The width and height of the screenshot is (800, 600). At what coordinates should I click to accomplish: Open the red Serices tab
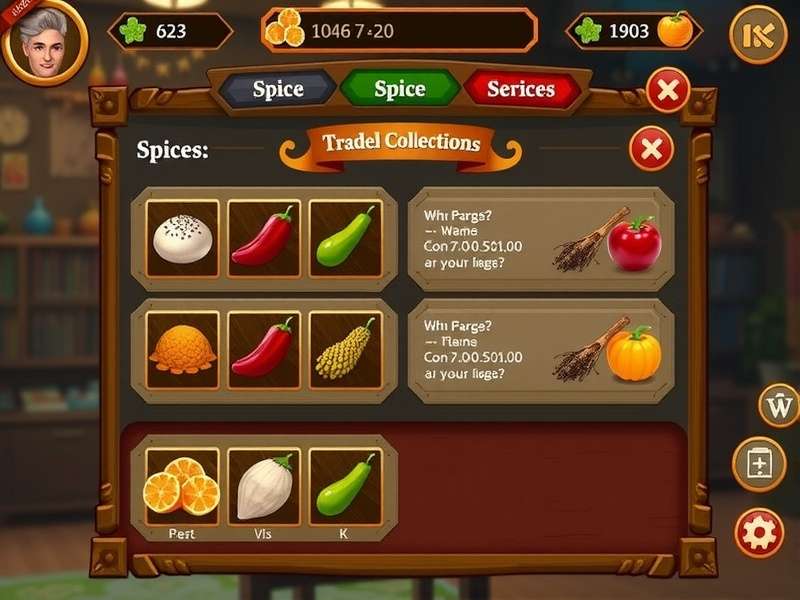[x=520, y=89]
